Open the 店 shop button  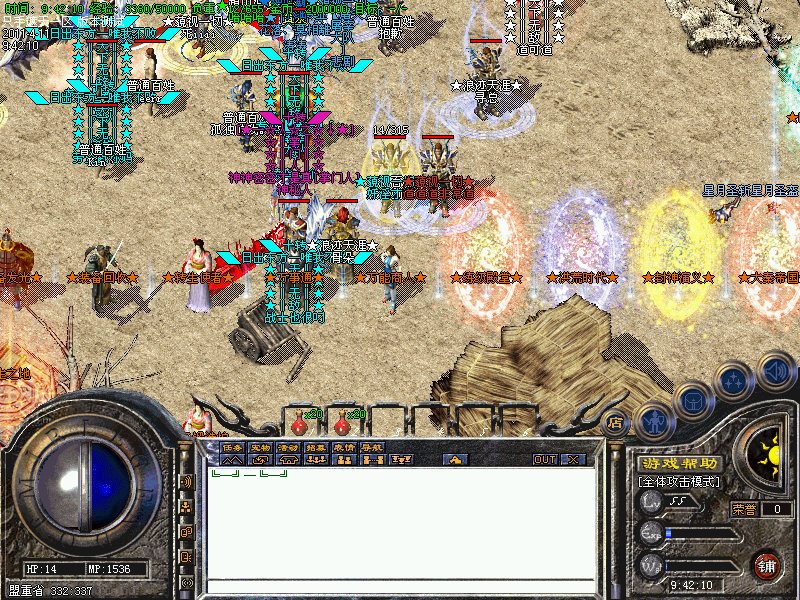[x=616, y=423]
